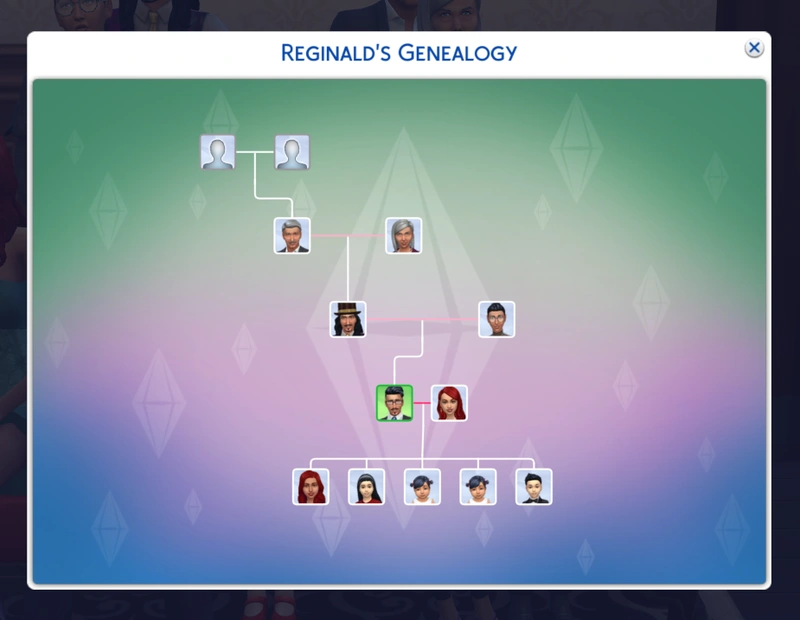Image resolution: width=800 pixels, height=620 pixels.
Task: Select Reginald's red-haired spouse portrait
Action: coord(449,402)
